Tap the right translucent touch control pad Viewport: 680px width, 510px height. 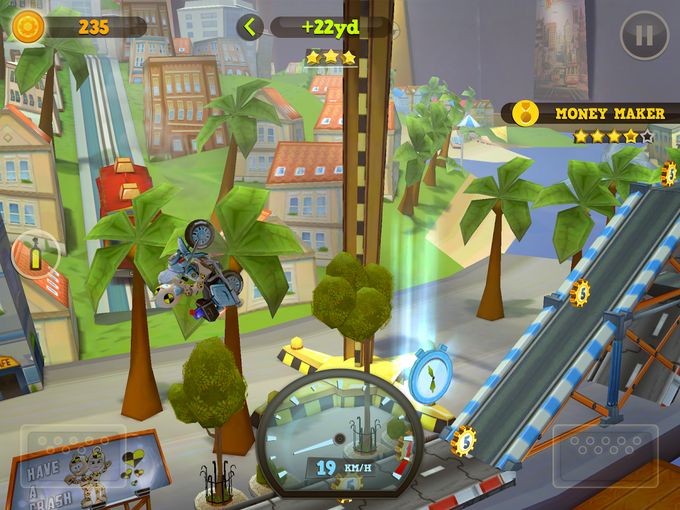605,456
